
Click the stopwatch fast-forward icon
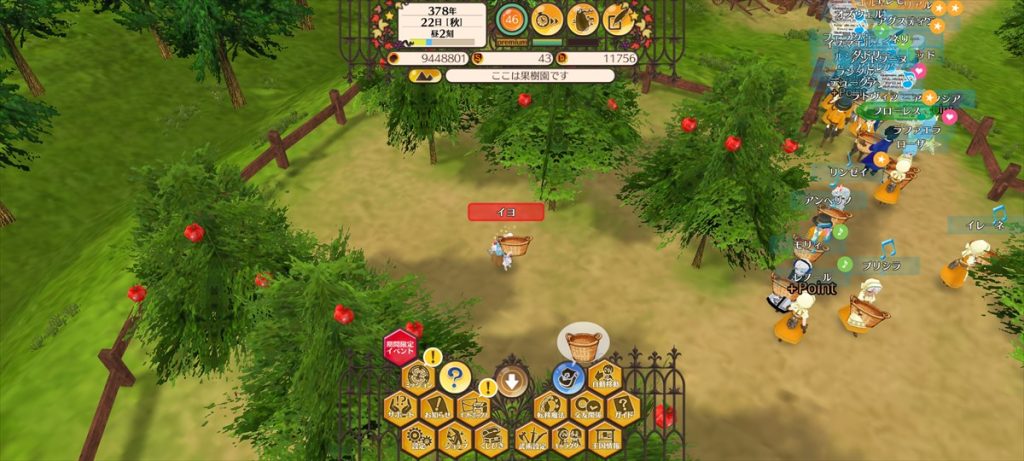(547, 18)
